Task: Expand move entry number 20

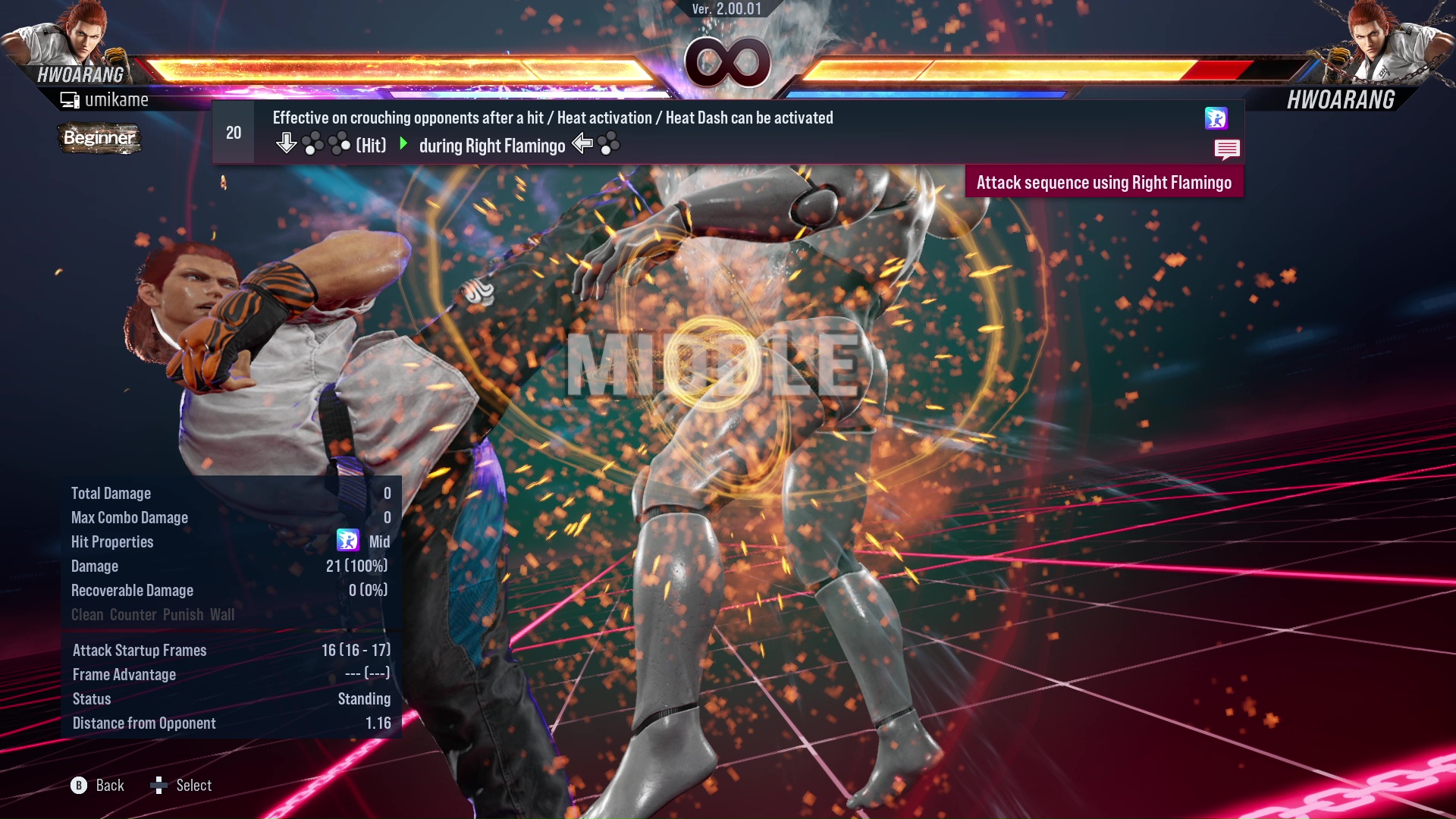Action: point(233,132)
